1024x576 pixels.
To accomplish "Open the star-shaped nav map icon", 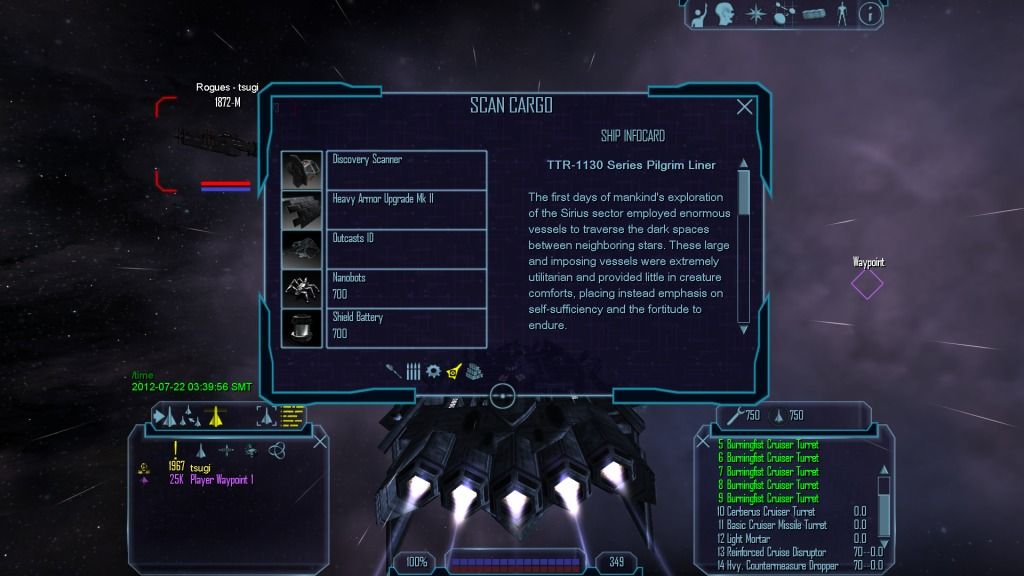I will [756, 14].
